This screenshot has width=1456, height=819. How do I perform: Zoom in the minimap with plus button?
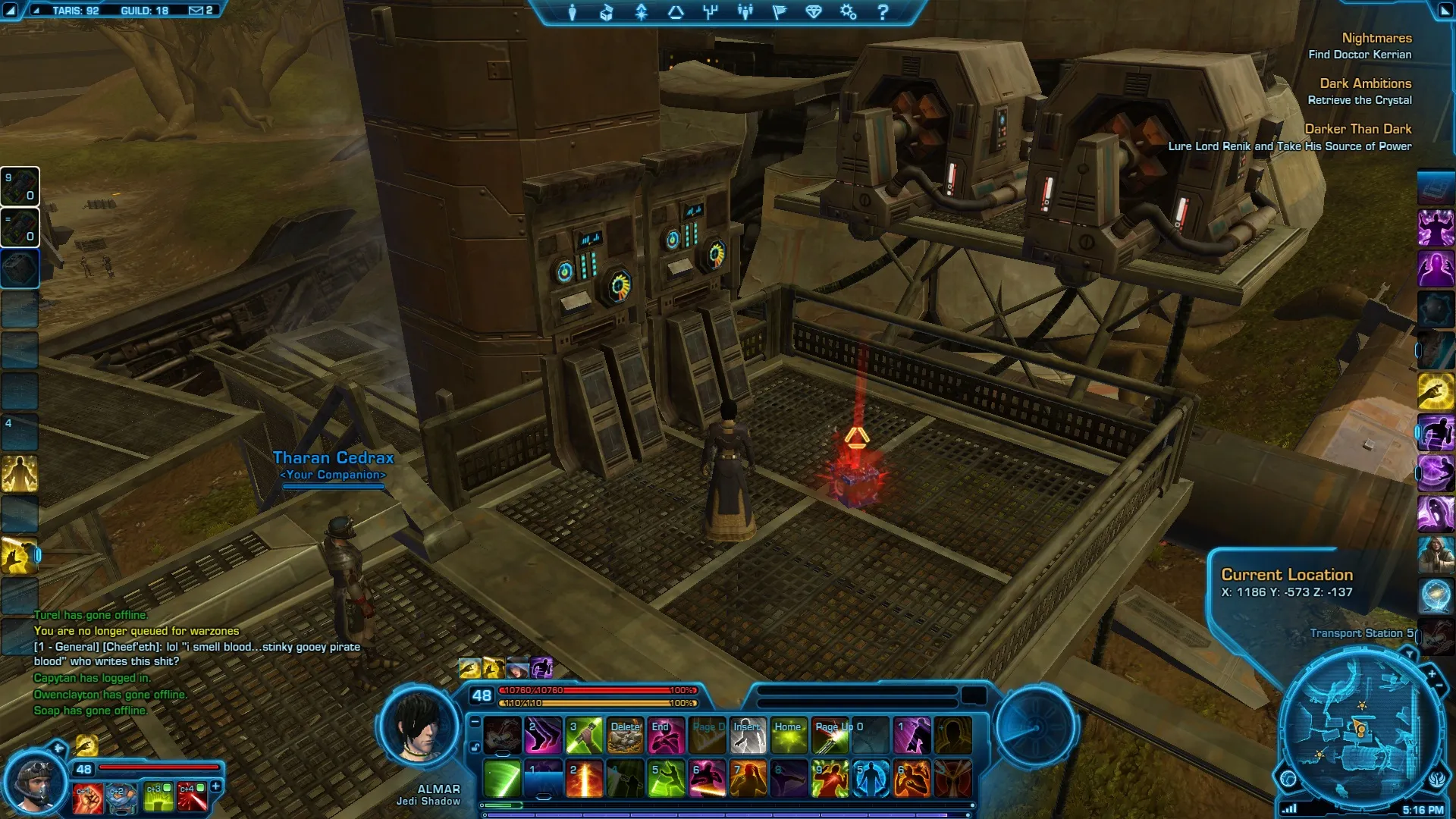(1432, 673)
